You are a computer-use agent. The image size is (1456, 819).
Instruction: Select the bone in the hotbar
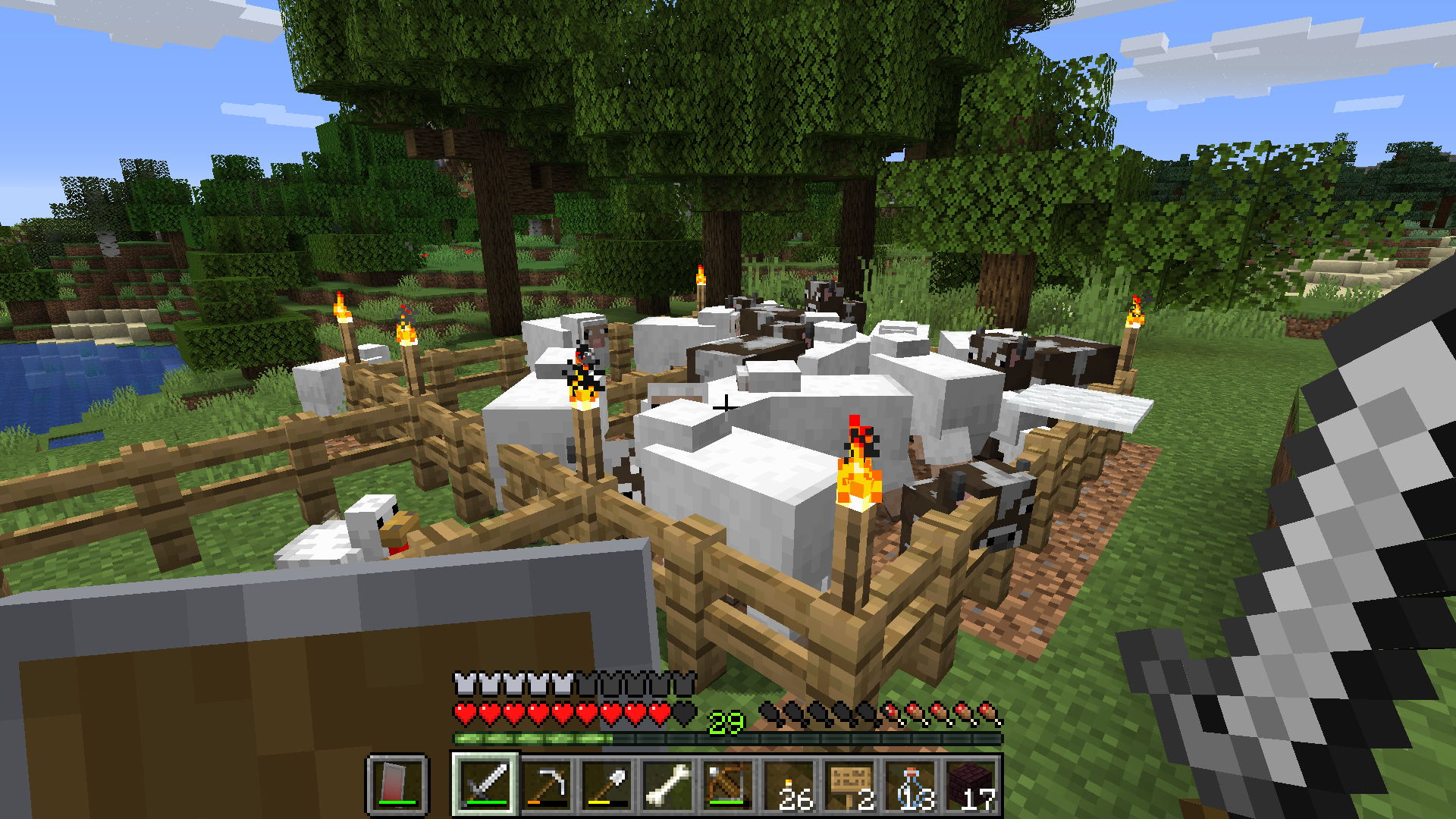coord(667,784)
